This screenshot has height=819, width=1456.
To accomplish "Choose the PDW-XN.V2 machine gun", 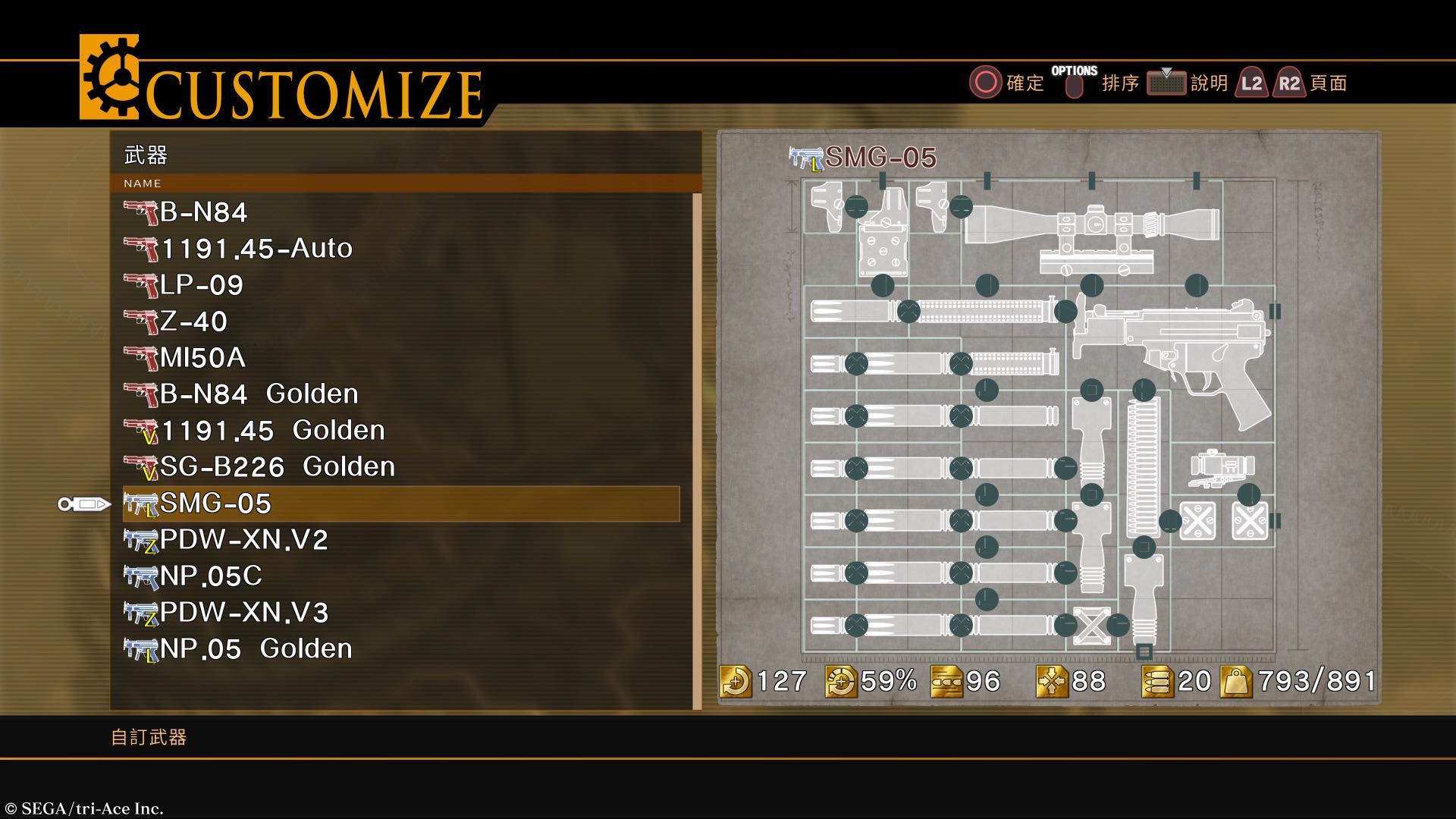I will tap(243, 540).
